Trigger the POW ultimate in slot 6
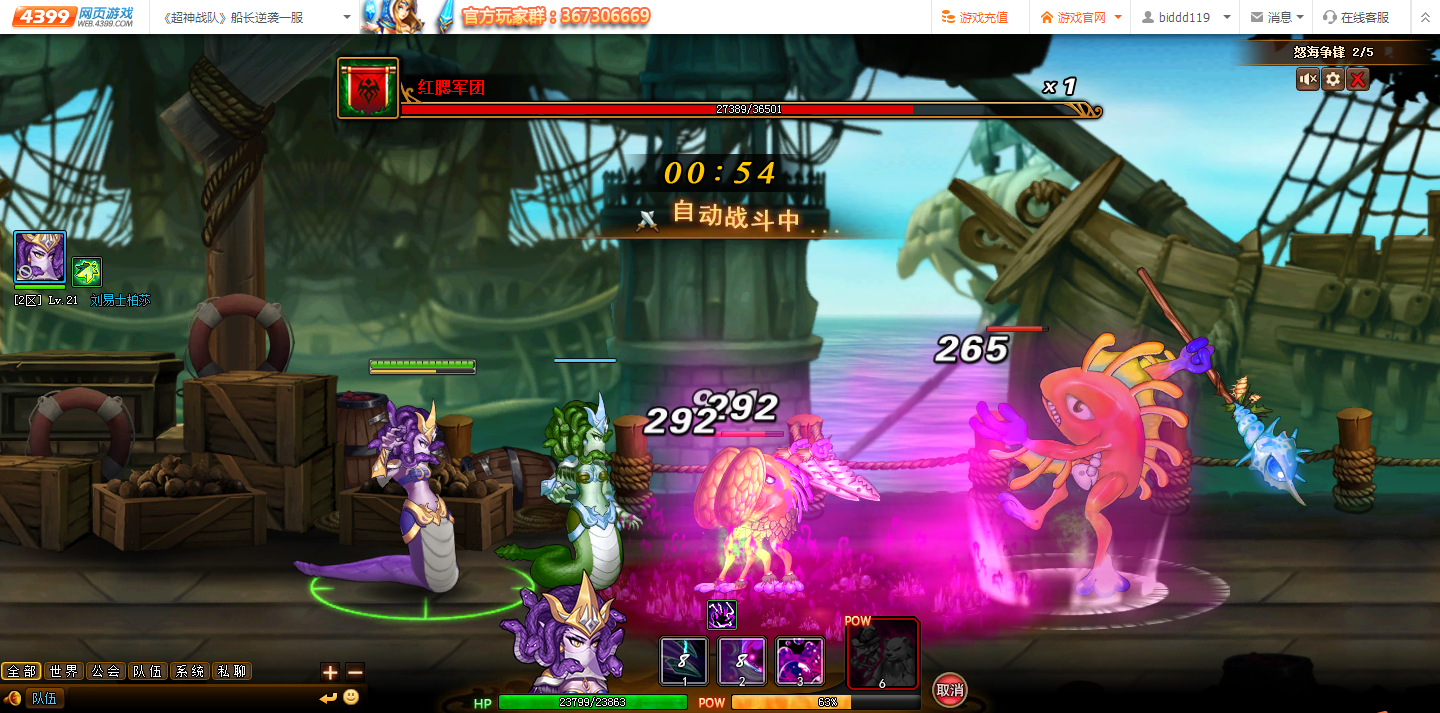Viewport: 1440px width, 713px height. [x=882, y=655]
